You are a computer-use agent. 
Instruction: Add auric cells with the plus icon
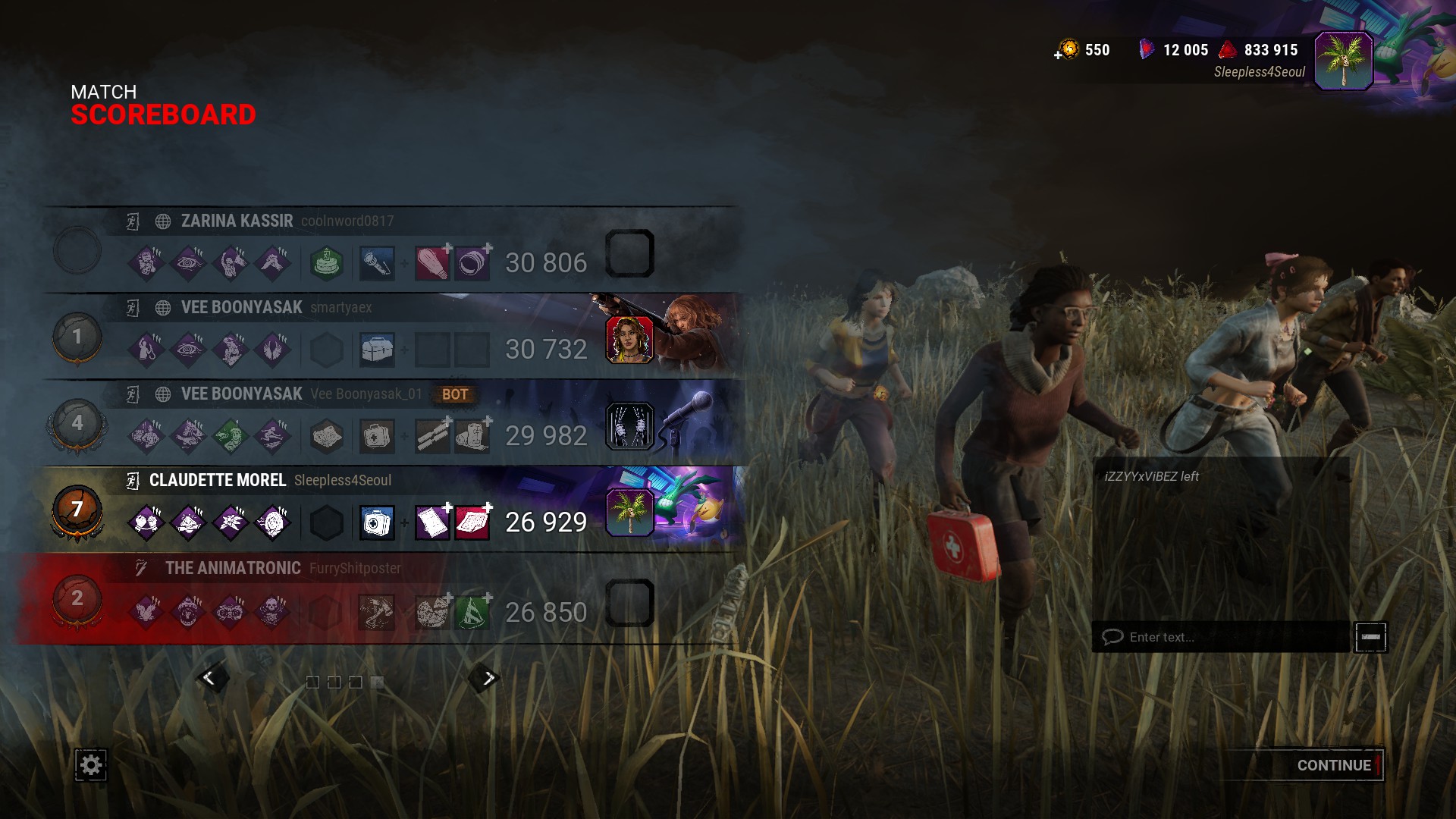tap(1059, 55)
